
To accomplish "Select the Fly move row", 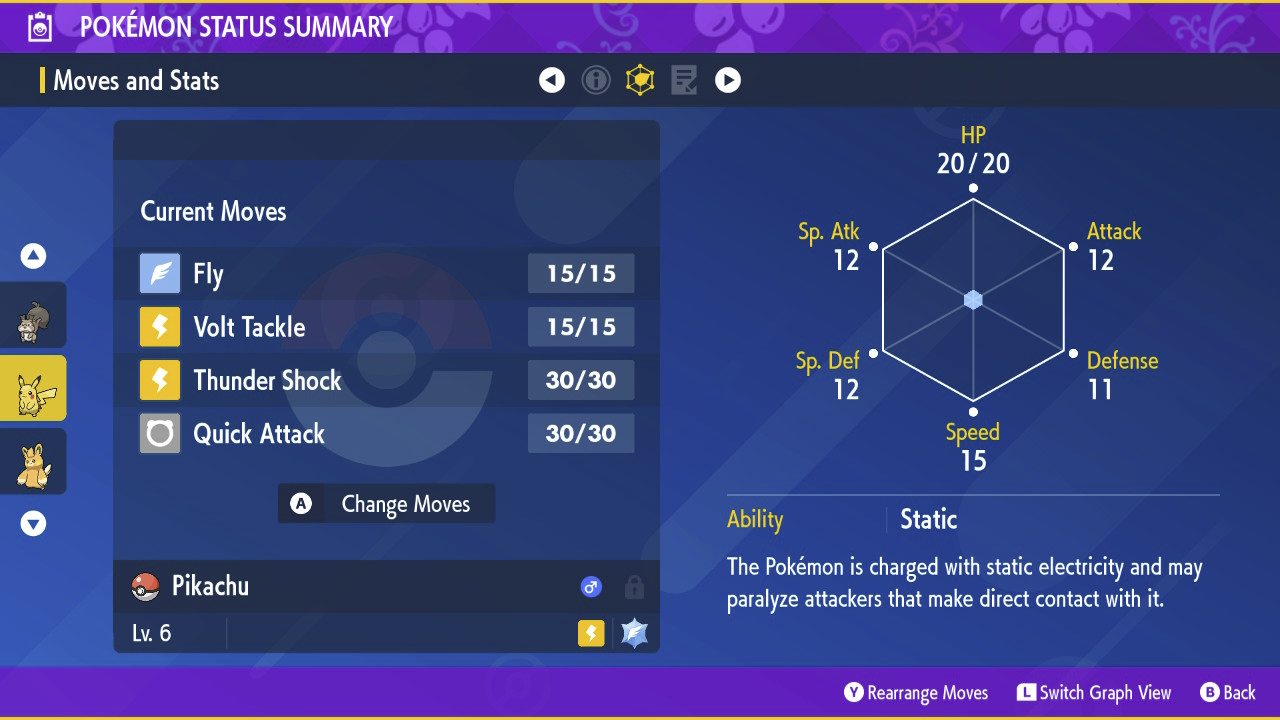I will tap(386, 273).
